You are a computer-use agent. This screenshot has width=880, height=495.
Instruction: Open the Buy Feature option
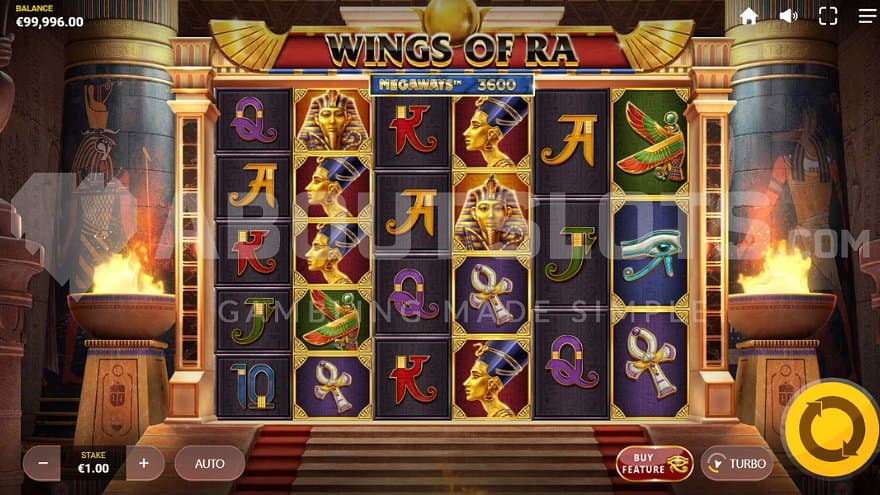pyautogui.click(x=654, y=463)
